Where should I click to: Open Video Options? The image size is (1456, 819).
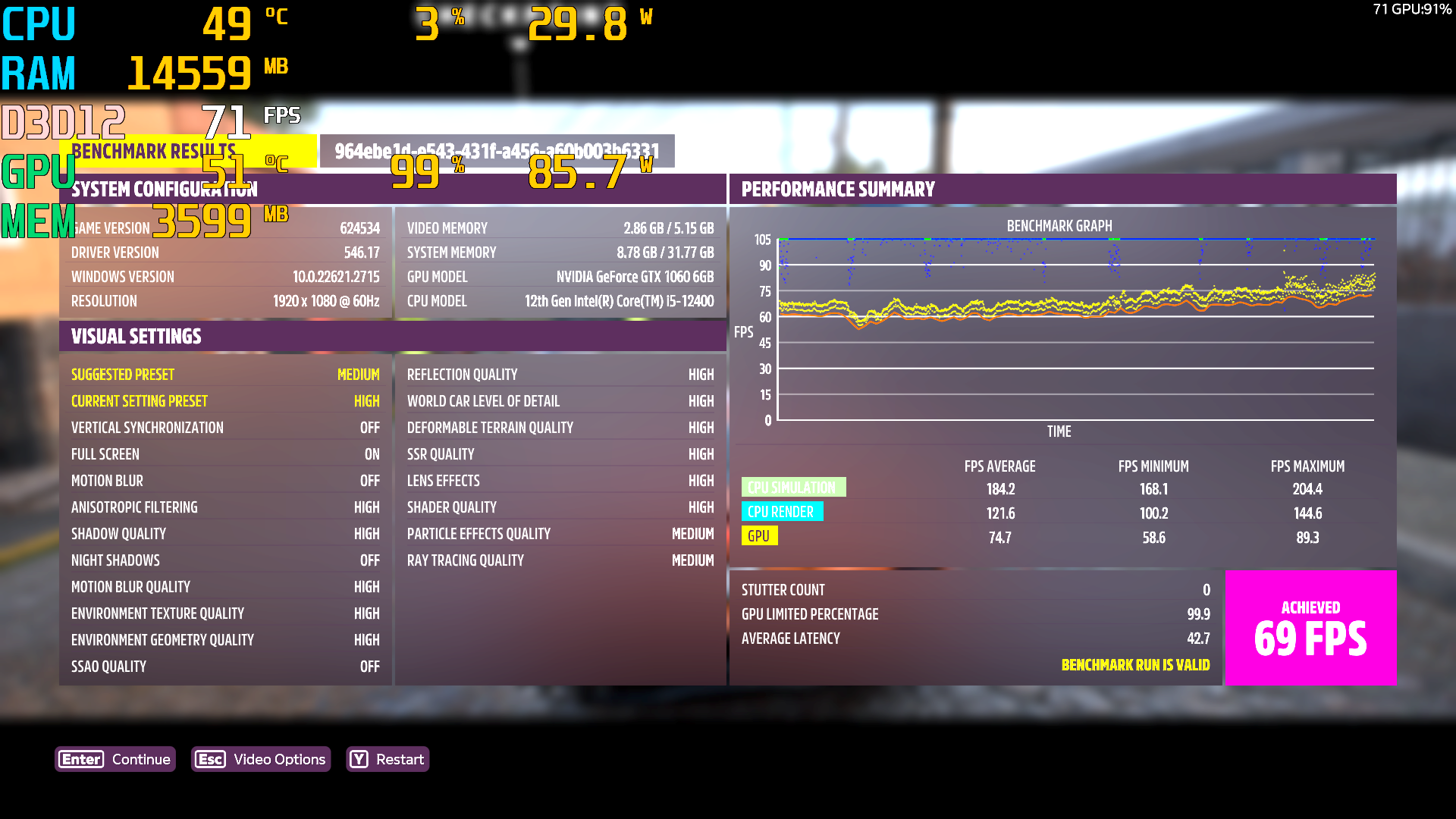(x=261, y=759)
